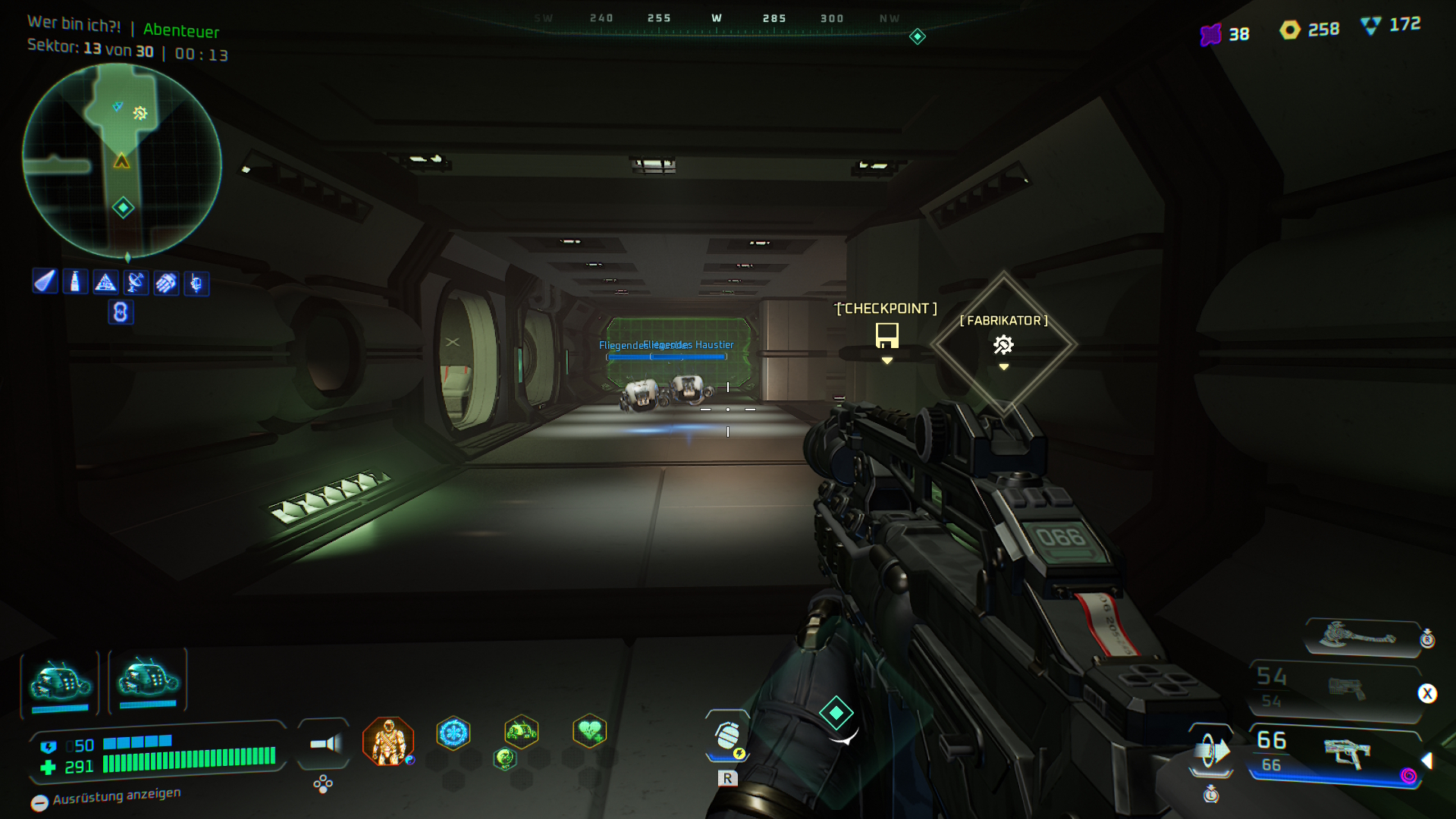Inspect the glove buff icon
This screenshot has width=1456, height=819.
pyautogui.click(x=166, y=283)
